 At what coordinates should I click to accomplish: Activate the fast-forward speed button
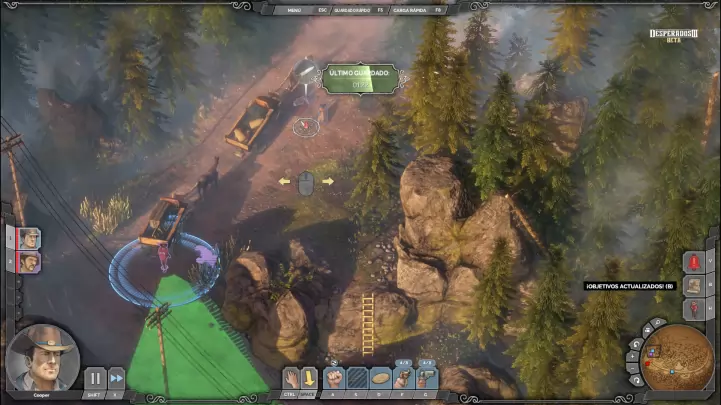pyautogui.click(x=117, y=378)
